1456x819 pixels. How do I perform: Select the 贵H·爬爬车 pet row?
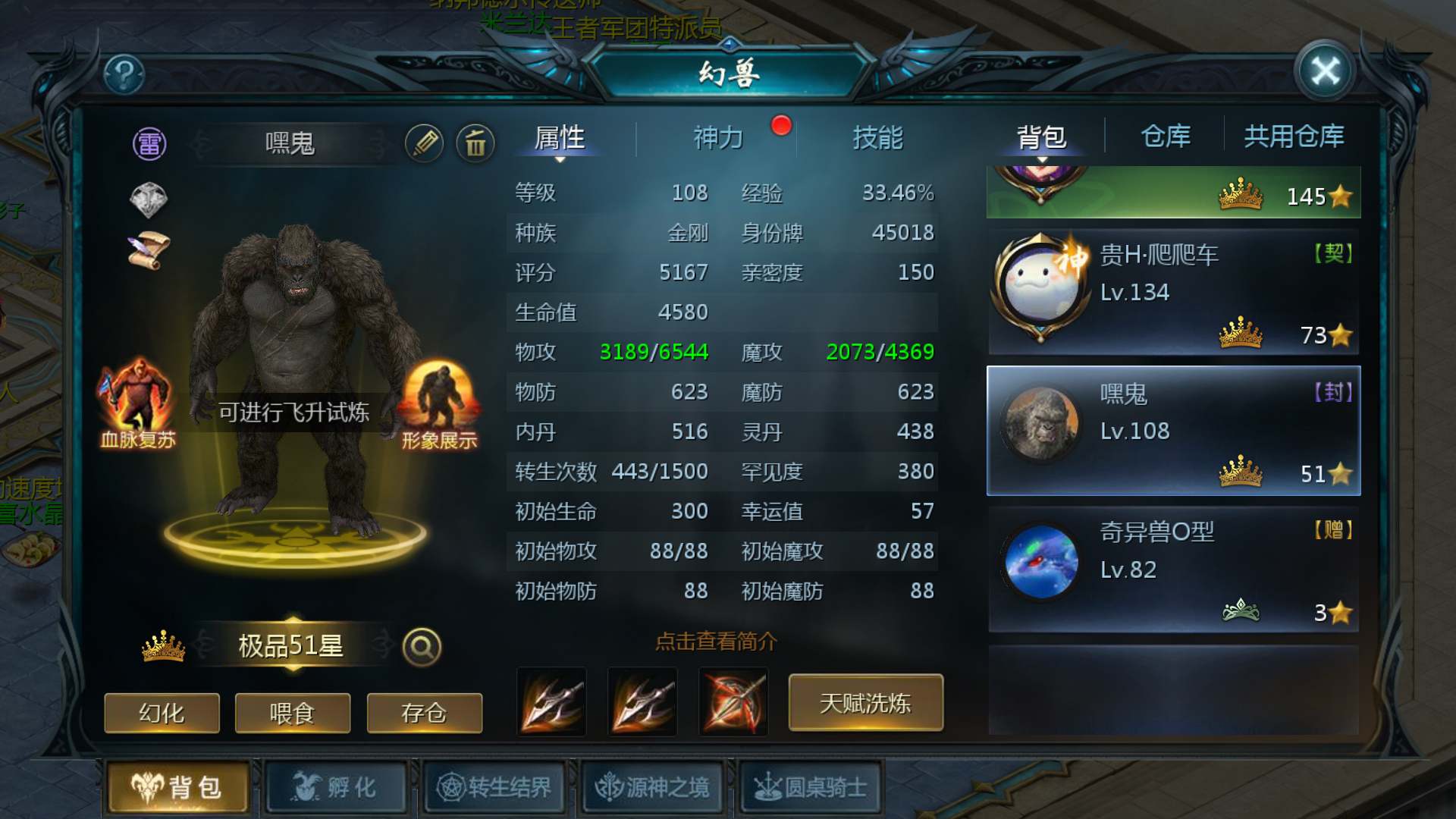pyautogui.click(x=1173, y=293)
